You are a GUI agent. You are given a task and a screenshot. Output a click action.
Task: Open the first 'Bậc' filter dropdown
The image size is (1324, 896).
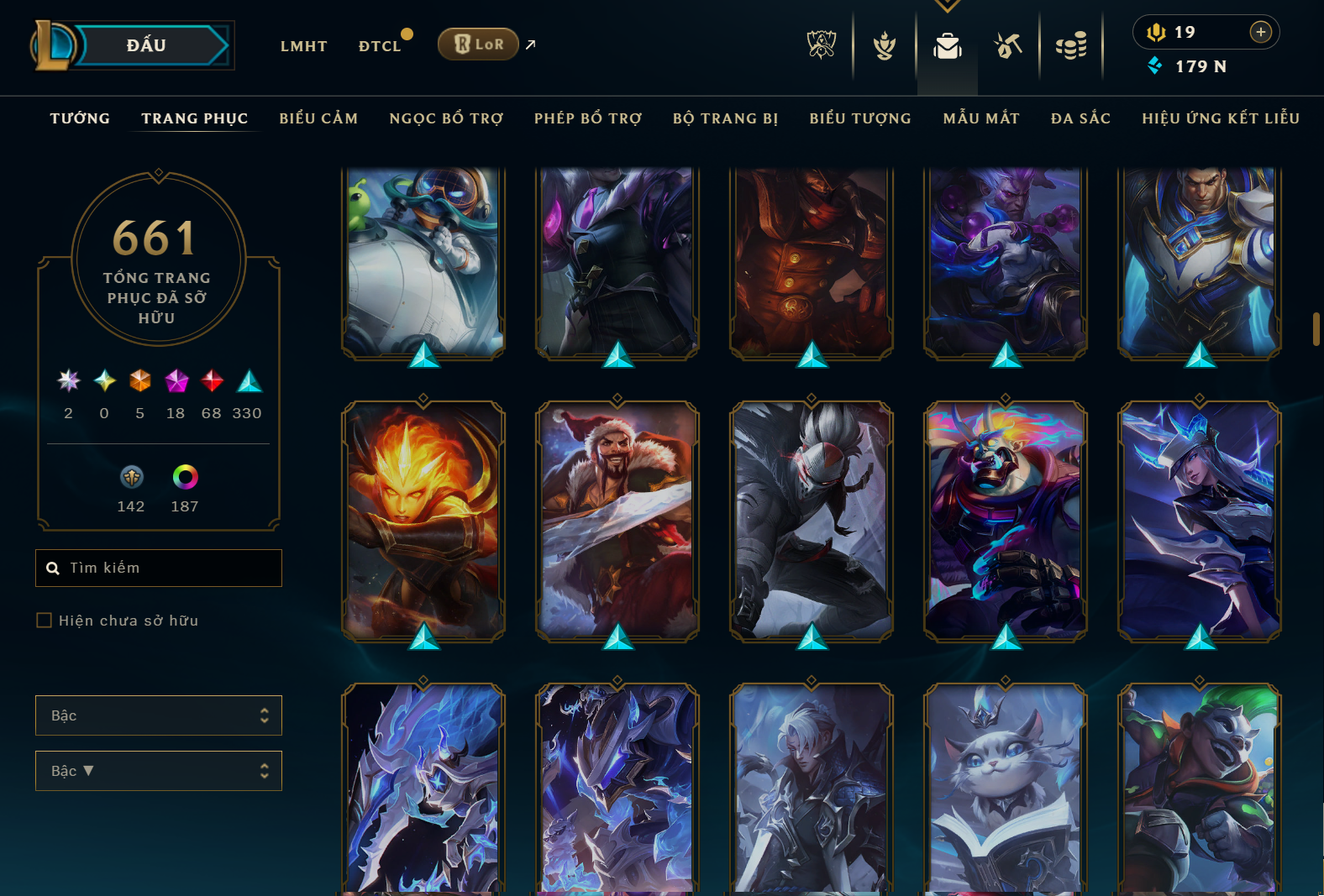(x=158, y=715)
